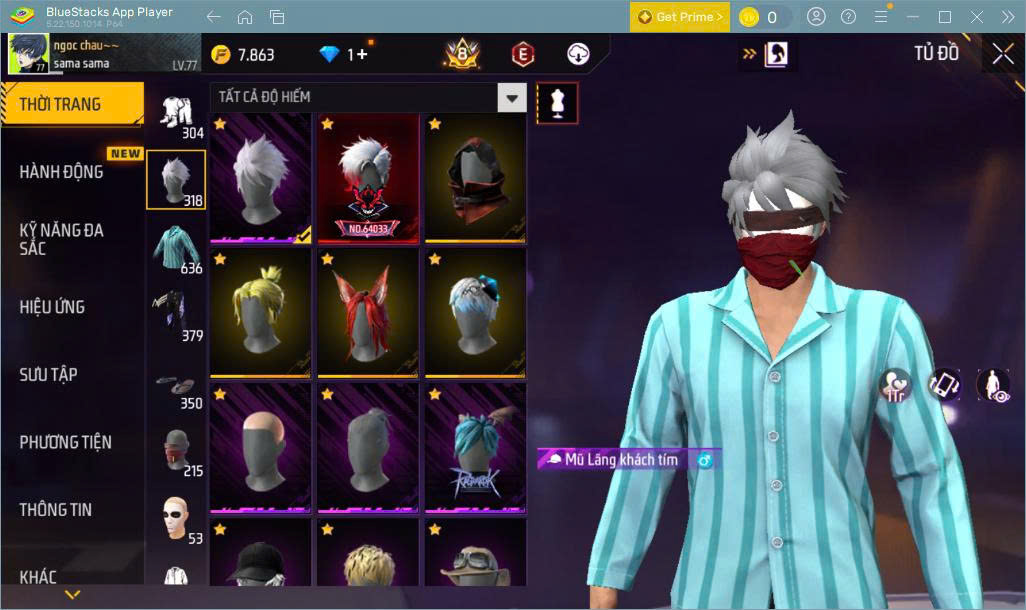Select the red-tipped hair numbered NO.64033

(x=368, y=178)
